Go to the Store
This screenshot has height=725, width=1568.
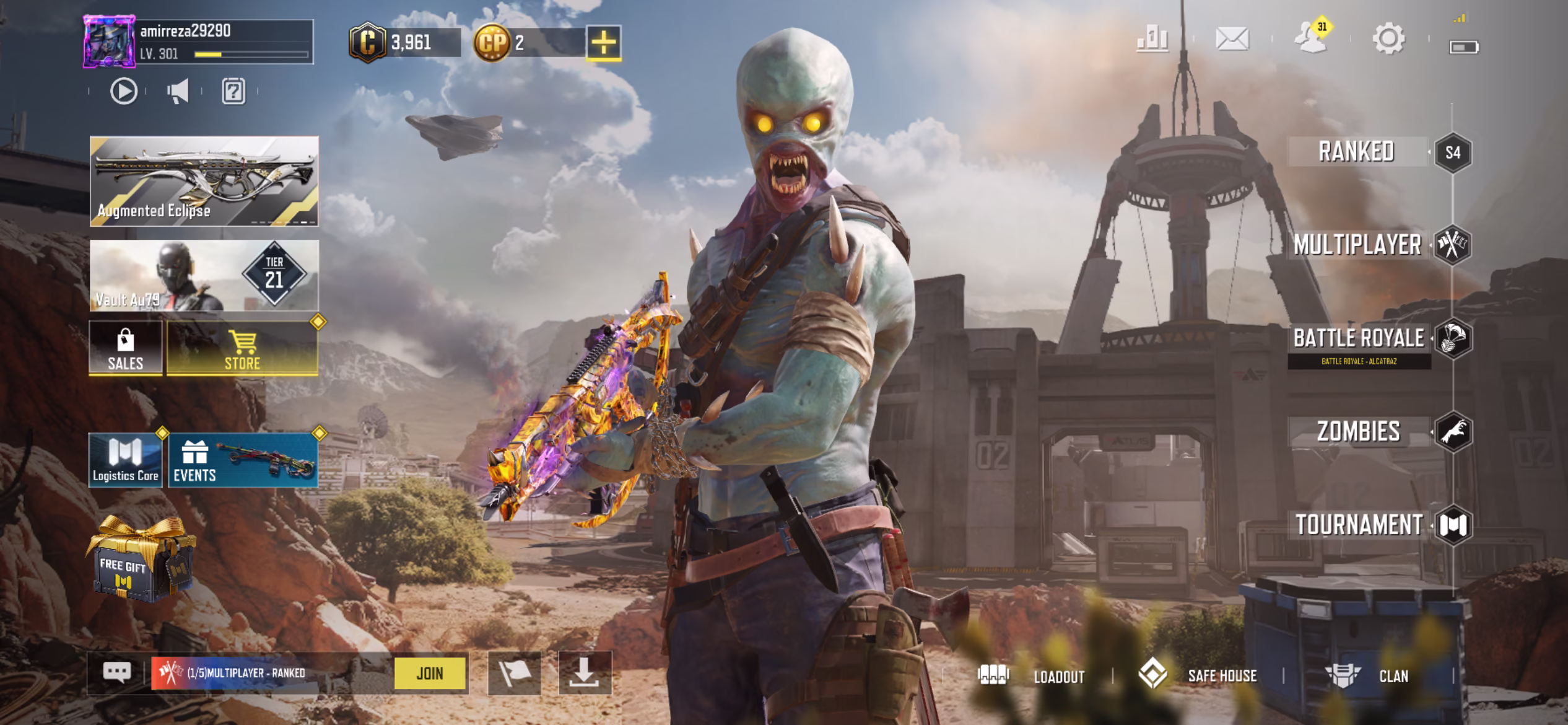[242, 348]
